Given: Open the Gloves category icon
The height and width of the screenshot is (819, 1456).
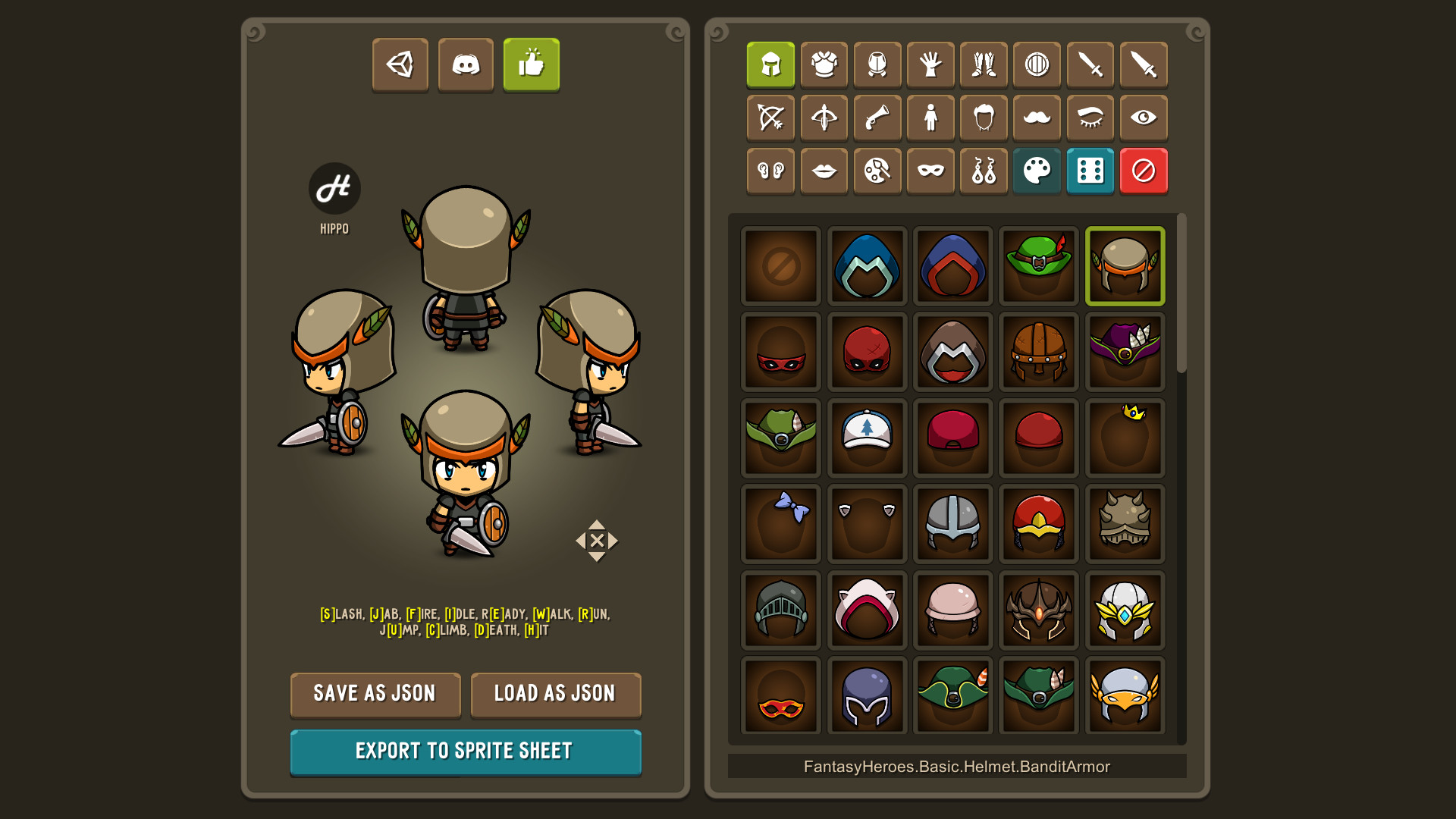Looking at the screenshot, I should [930, 65].
